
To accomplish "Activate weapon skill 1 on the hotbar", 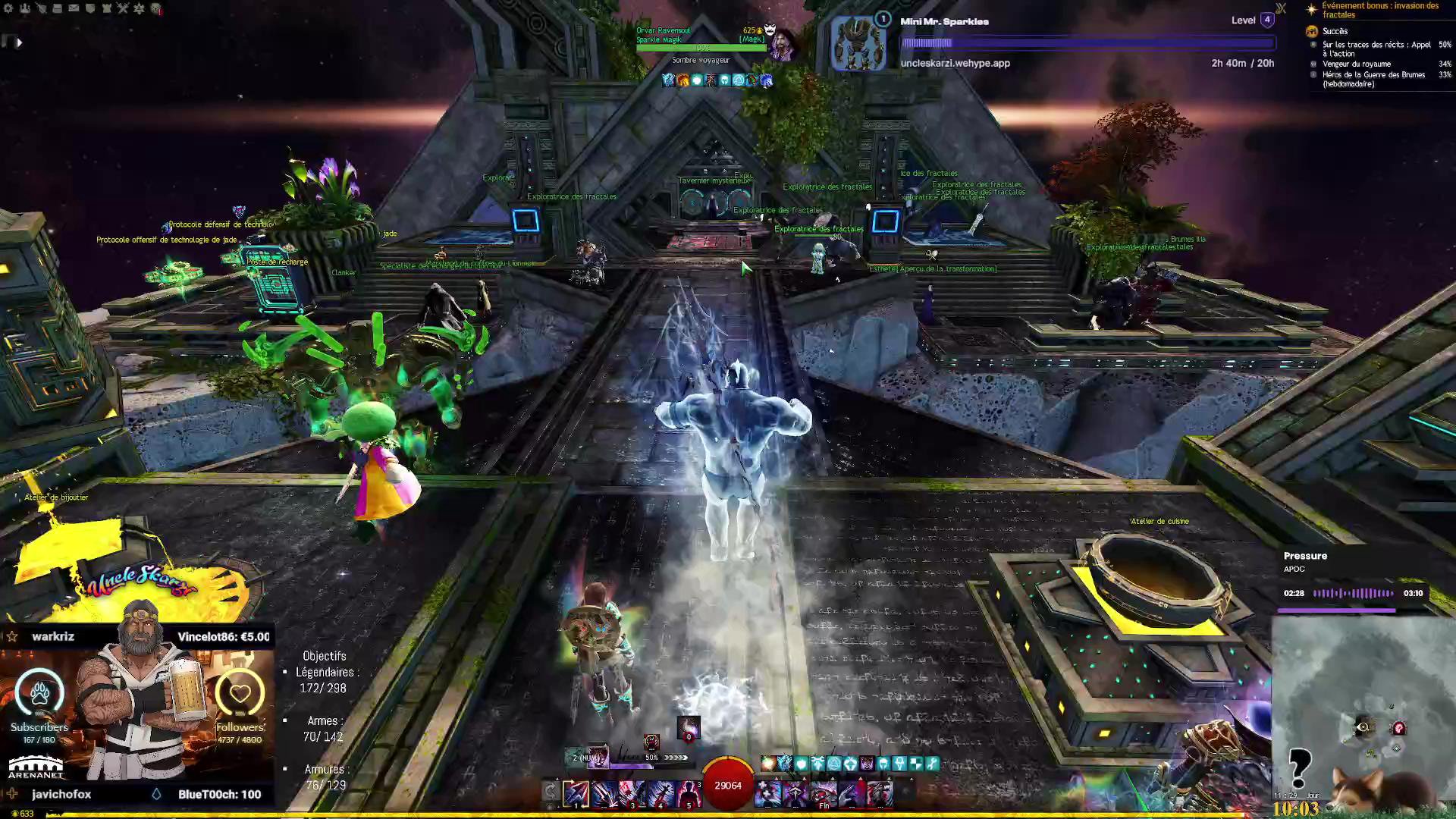I will (x=576, y=792).
